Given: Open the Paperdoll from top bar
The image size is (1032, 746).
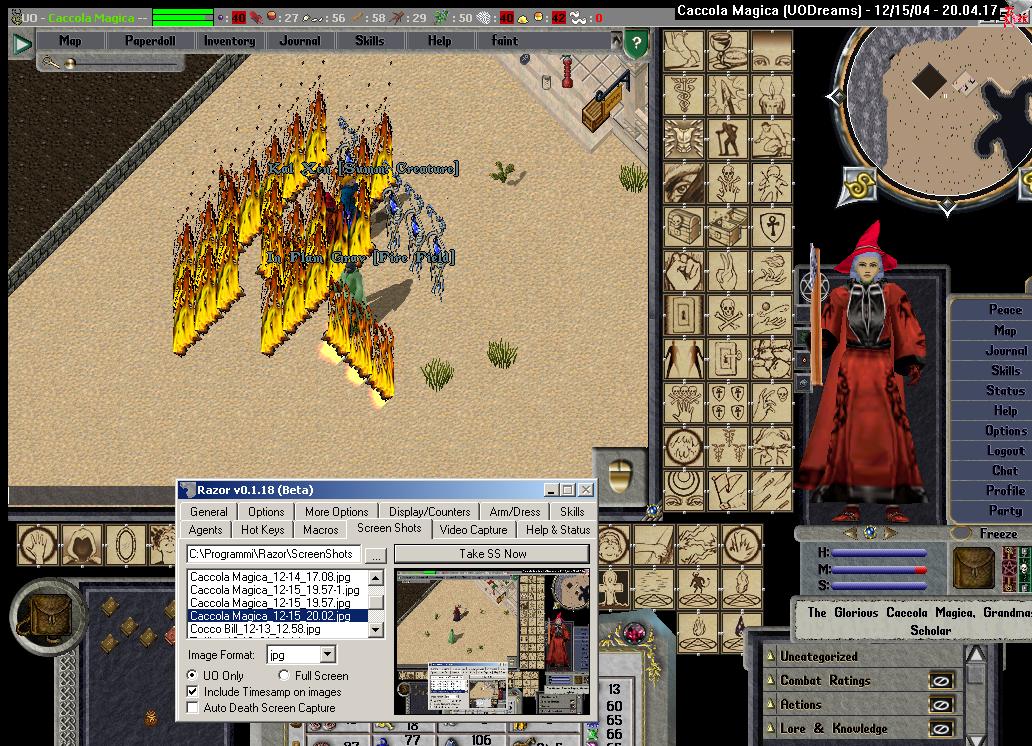Looking at the screenshot, I should click(x=148, y=41).
